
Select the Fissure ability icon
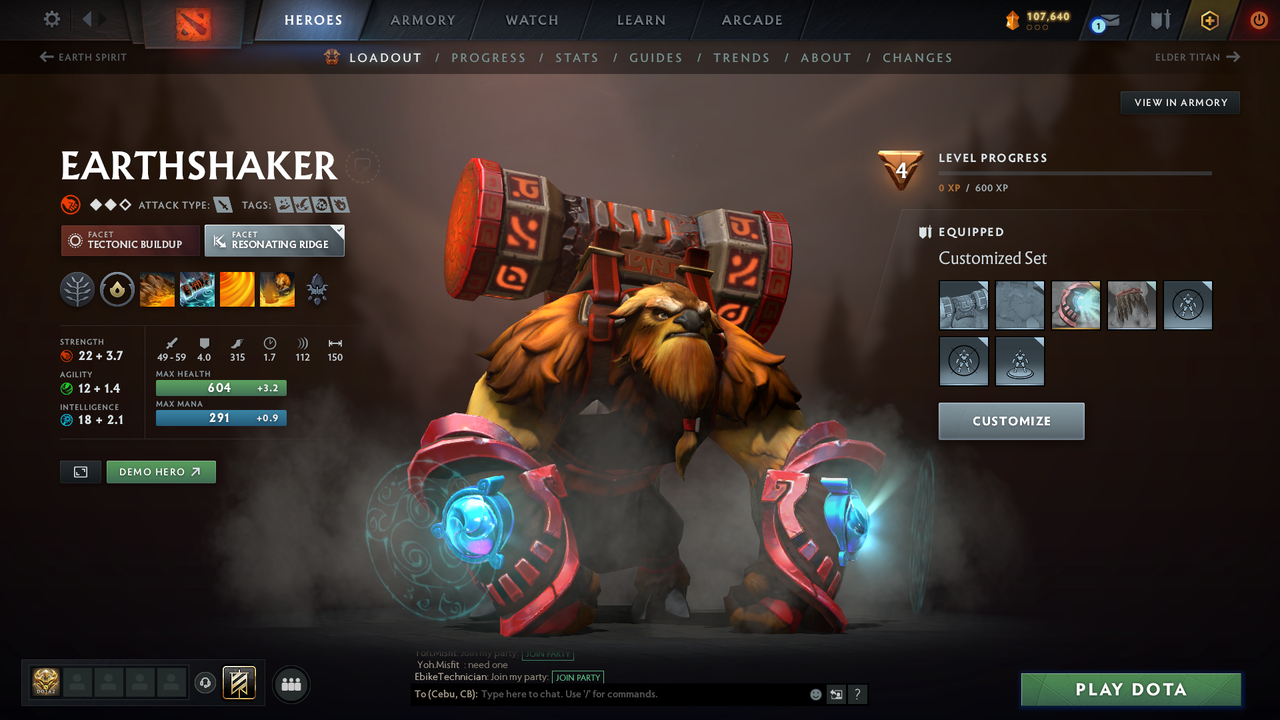[x=157, y=290]
